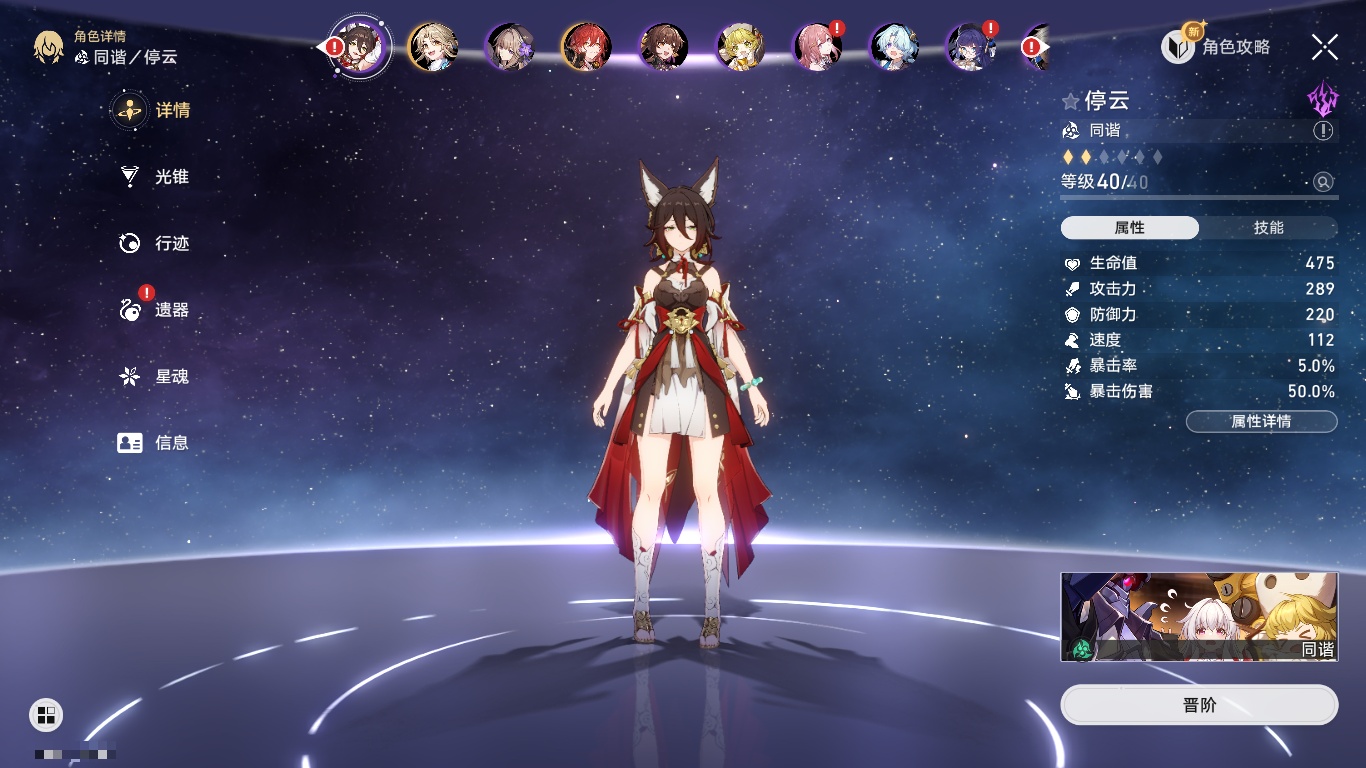Close the character screen with the X
Screen dimensions: 1366x768
[x=1325, y=47]
